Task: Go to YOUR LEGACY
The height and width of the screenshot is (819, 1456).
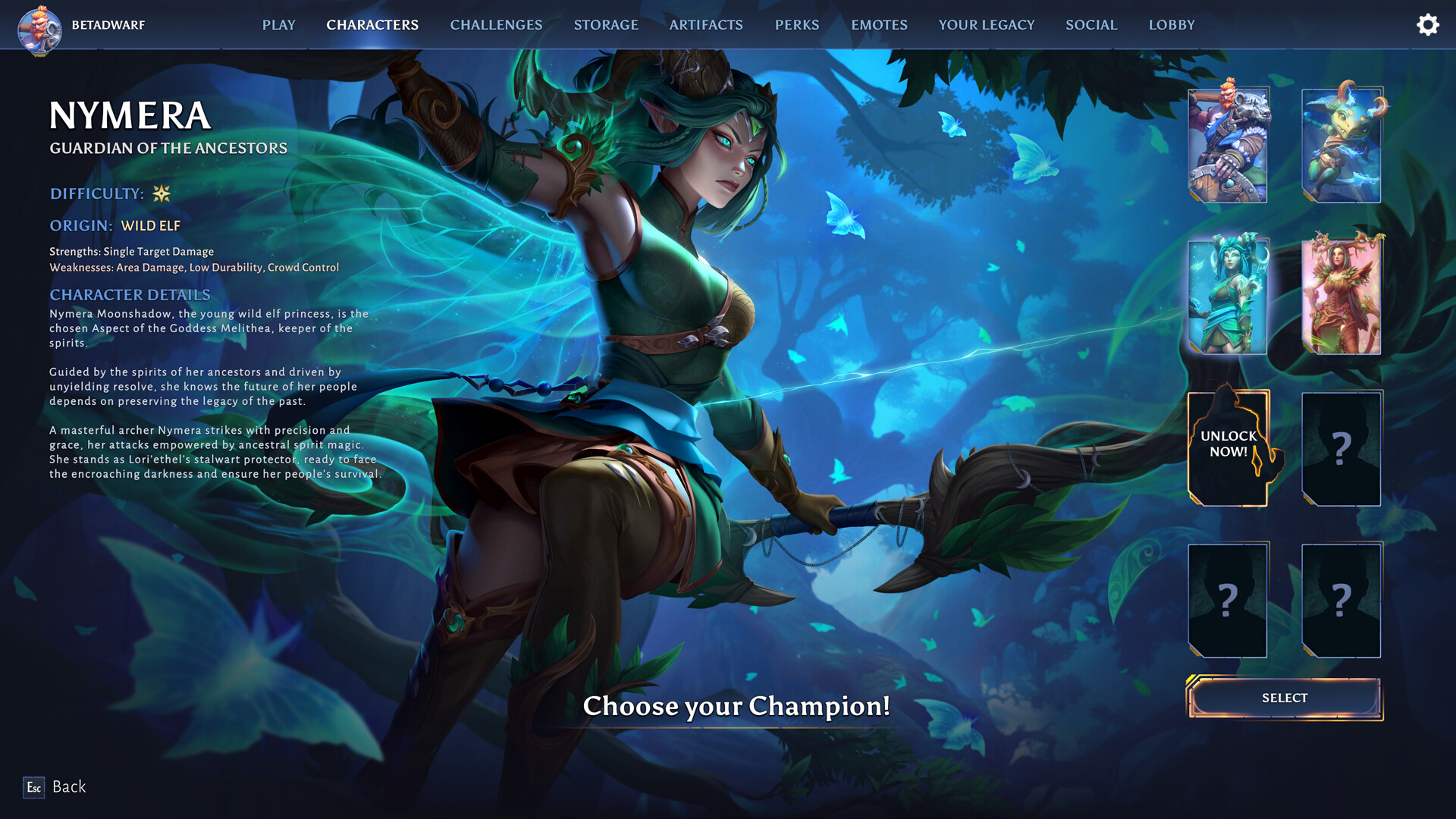Action: pyautogui.click(x=986, y=24)
